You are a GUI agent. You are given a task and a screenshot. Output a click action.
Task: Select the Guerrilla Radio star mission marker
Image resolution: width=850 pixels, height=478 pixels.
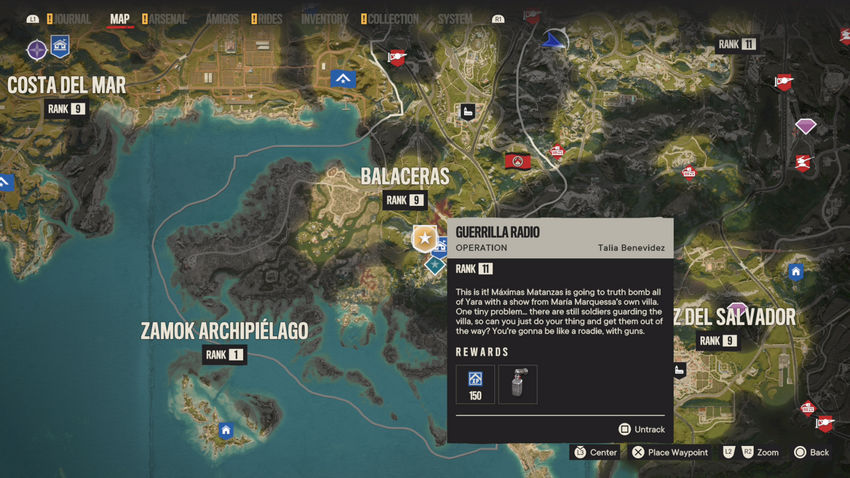click(x=425, y=239)
